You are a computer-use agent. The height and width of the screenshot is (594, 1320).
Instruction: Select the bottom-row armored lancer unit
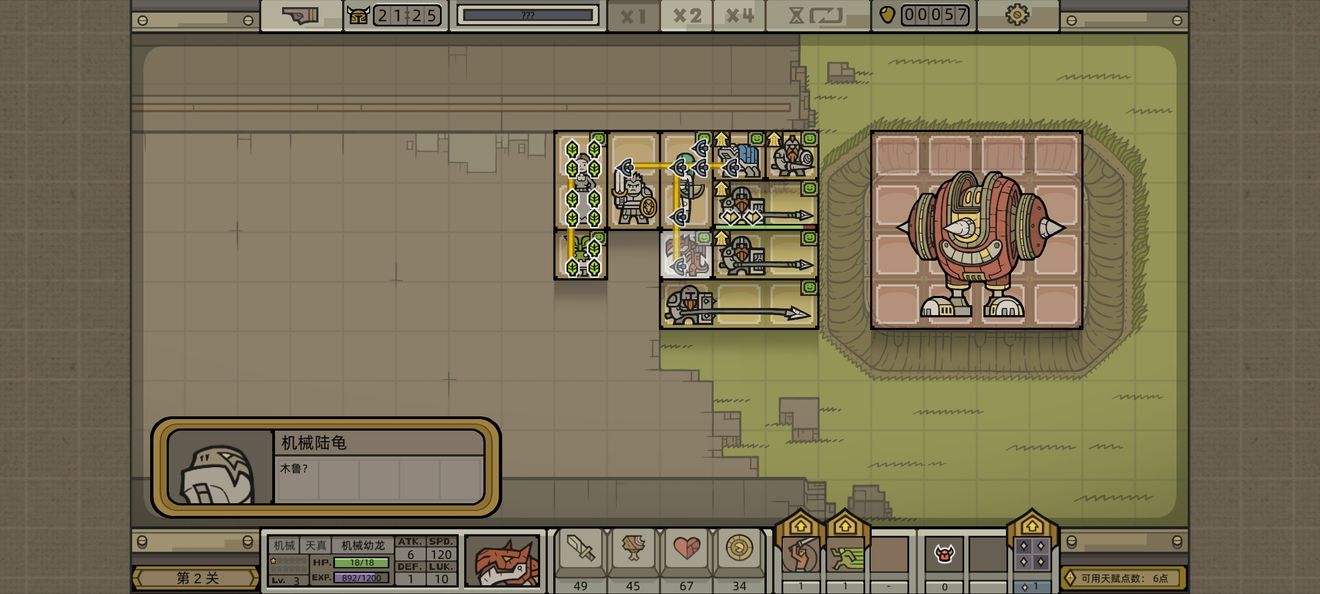689,304
